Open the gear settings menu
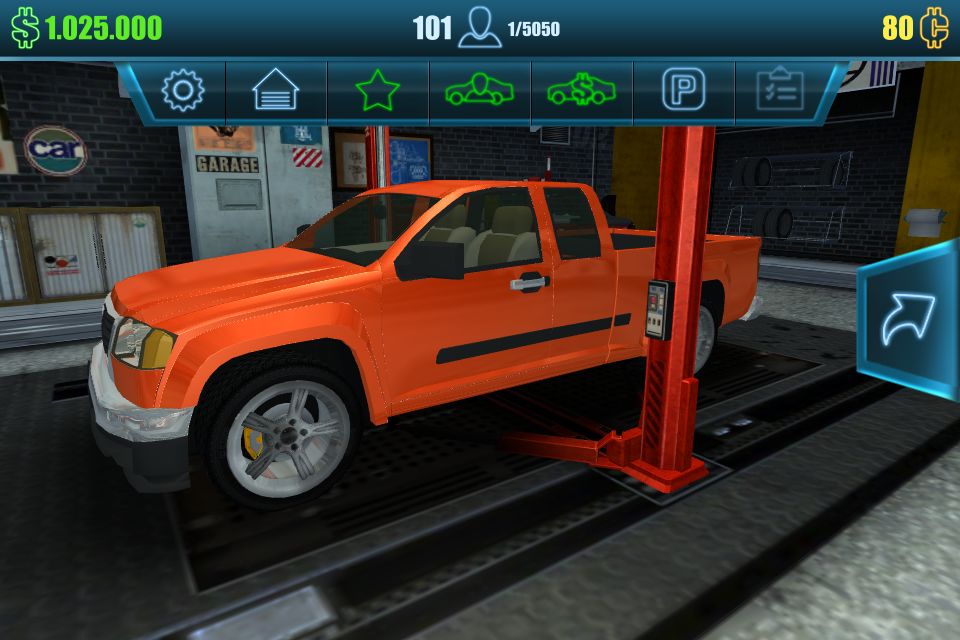960x640 pixels. pos(182,91)
